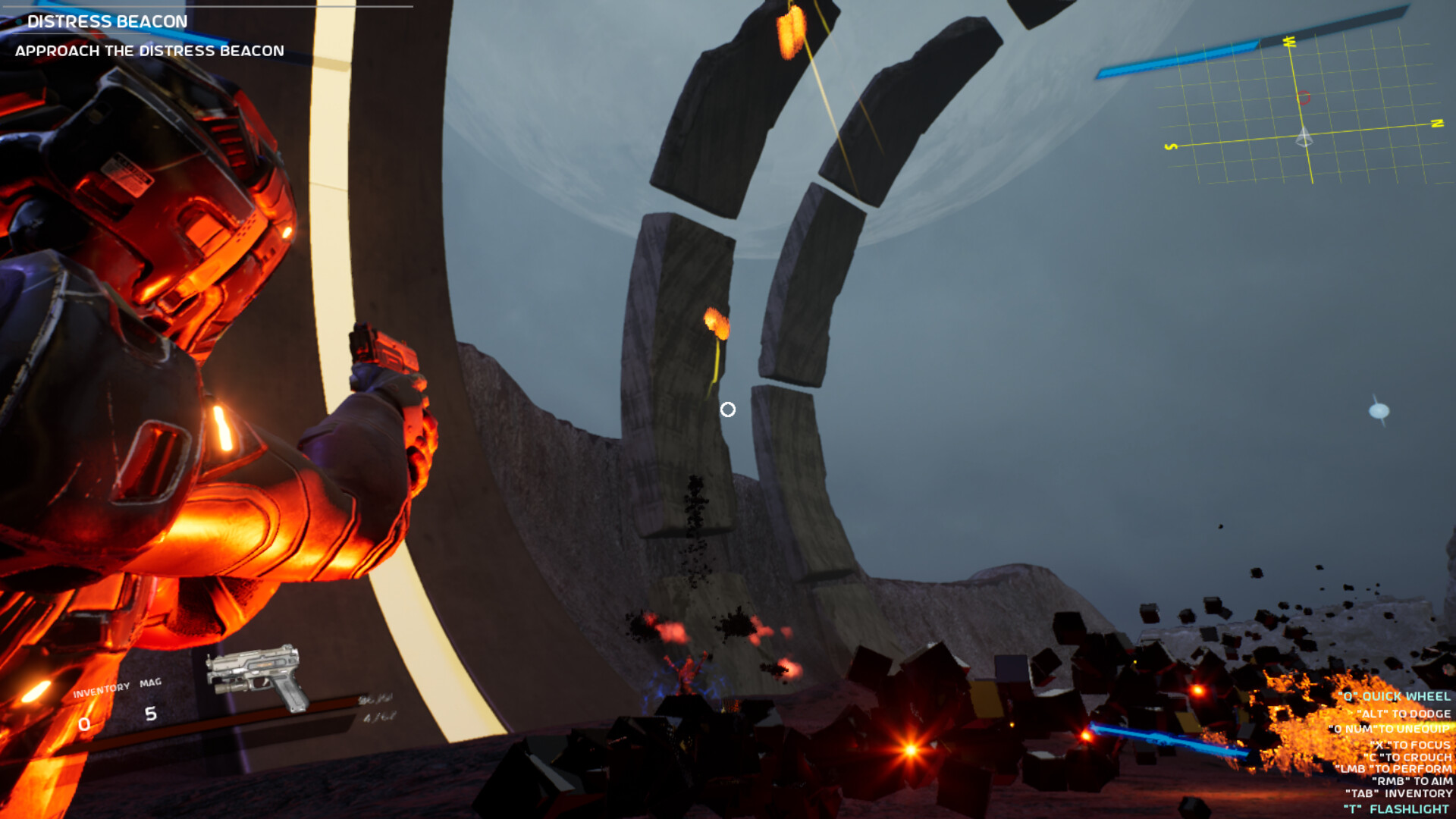This screenshot has height=819, width=1456.
Task: Click the 'ALT' TO DODGE hint text
Action: (x=1403, y=713)
